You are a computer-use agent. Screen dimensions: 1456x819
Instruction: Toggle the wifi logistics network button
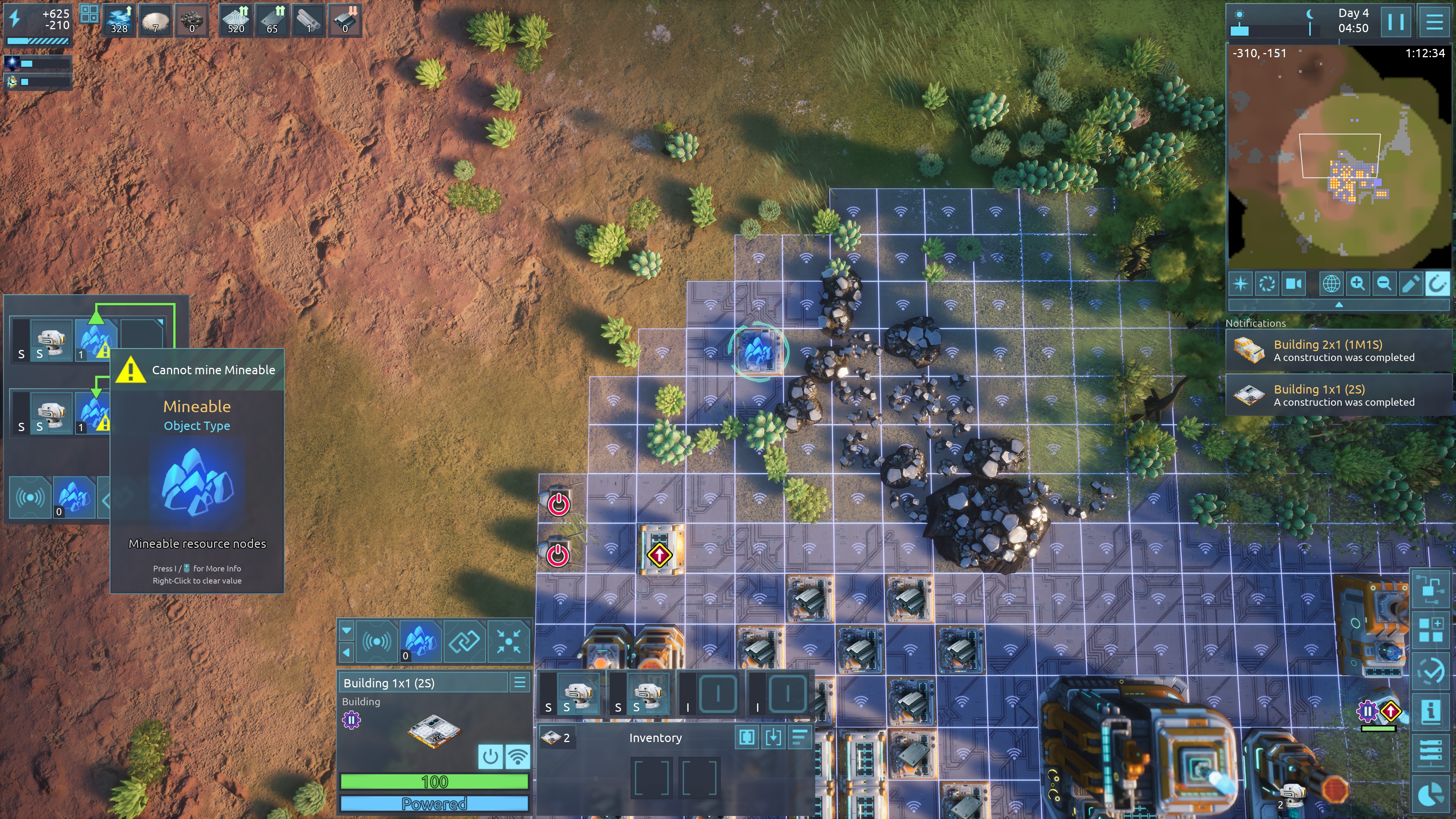click(x=517, y=756)
